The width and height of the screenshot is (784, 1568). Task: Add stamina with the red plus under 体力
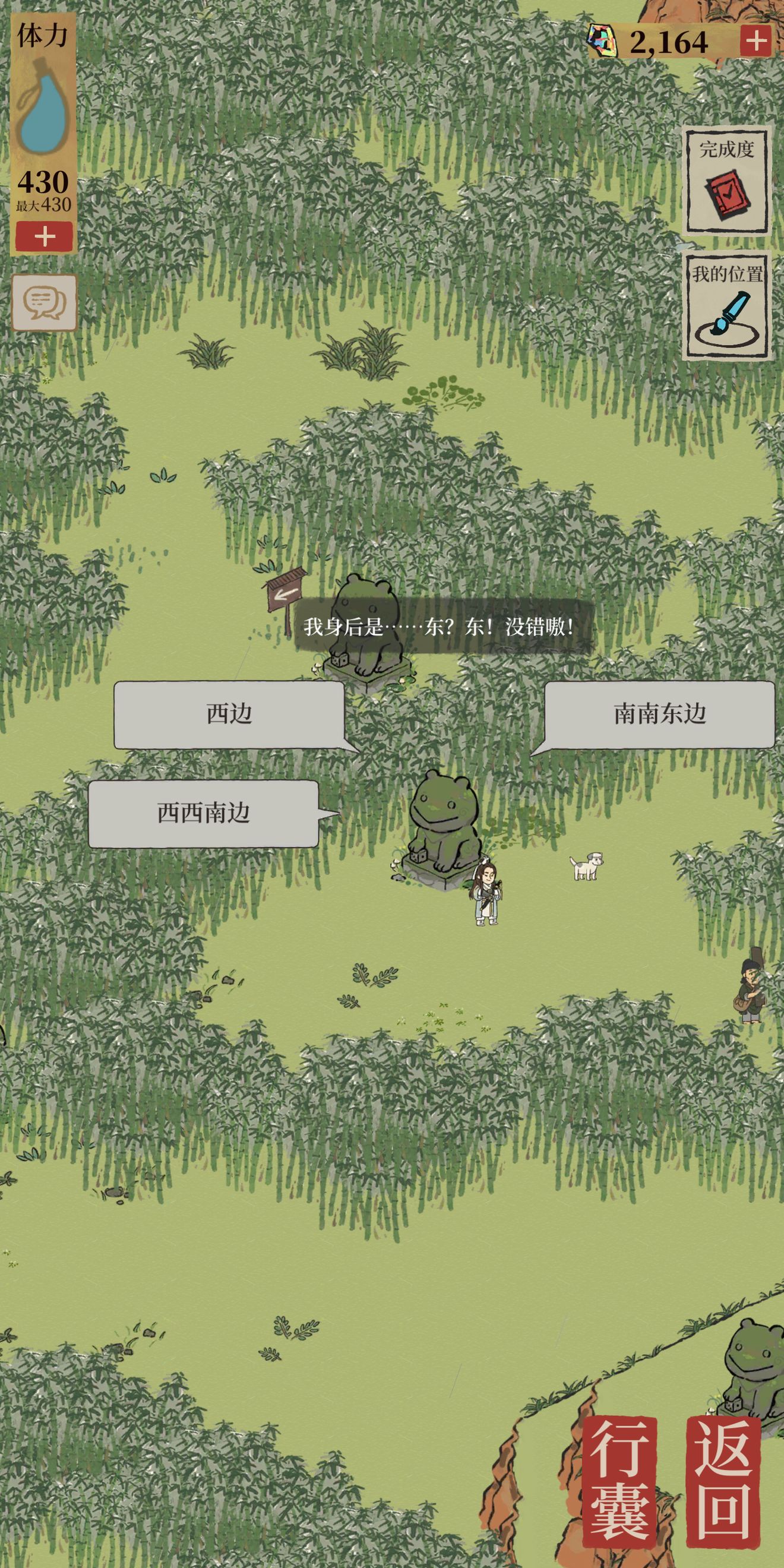[45, 237]
